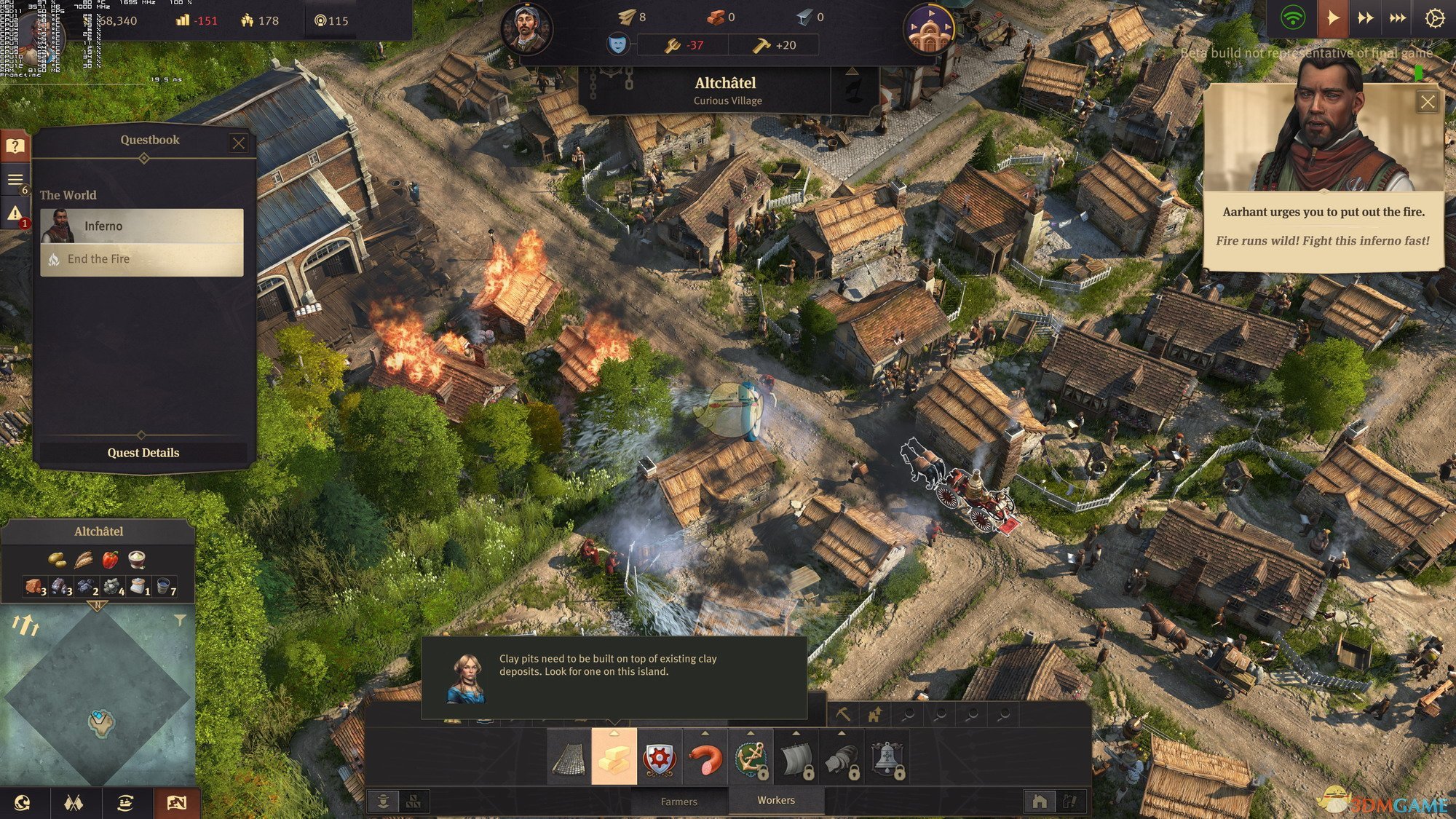The width and height of the screenshot is (1456, 819).
Task: Switch to the Workers tab
Action: tap(776, 800)
